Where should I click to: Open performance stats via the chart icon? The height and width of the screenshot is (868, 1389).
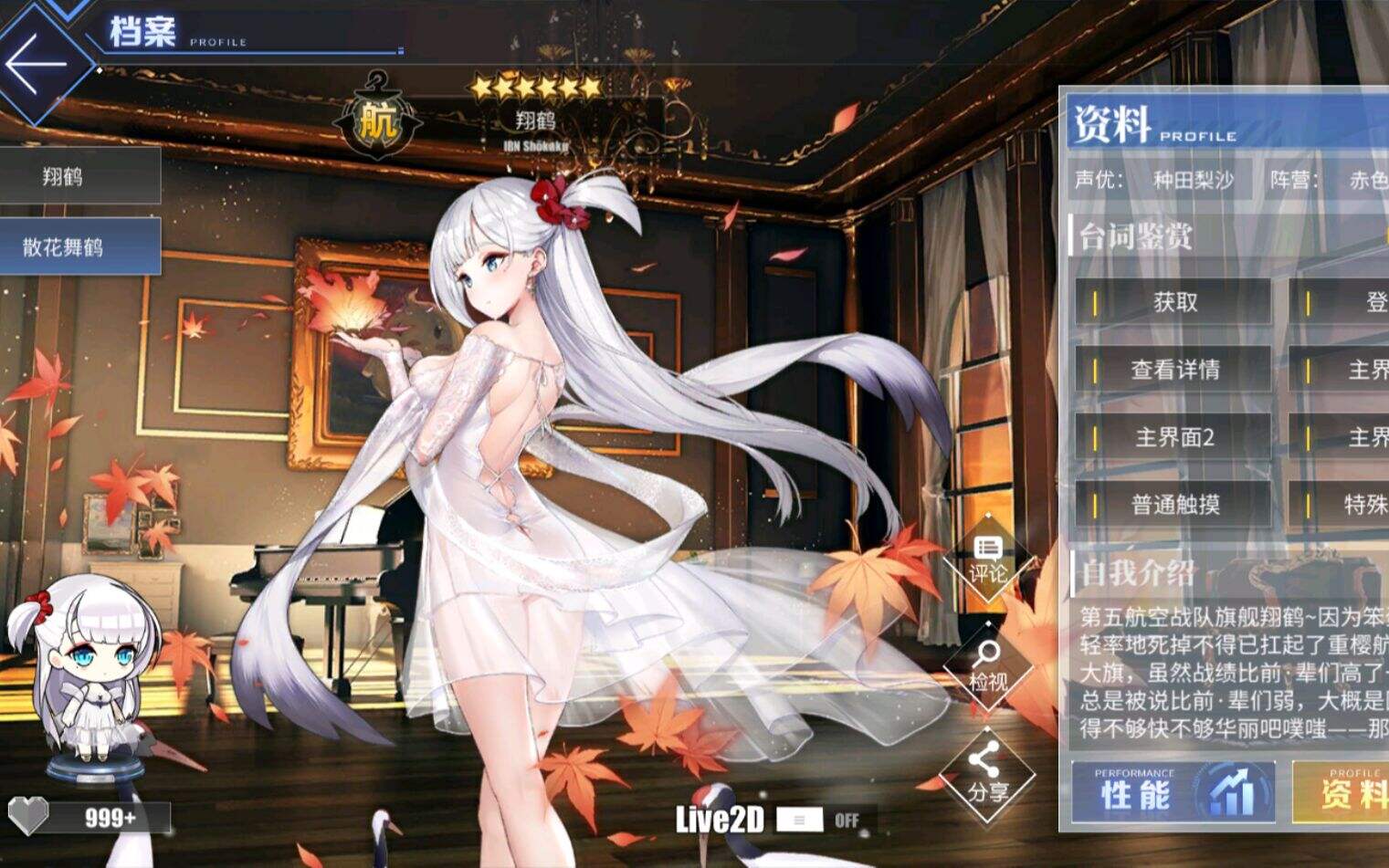pos(1234,790)
